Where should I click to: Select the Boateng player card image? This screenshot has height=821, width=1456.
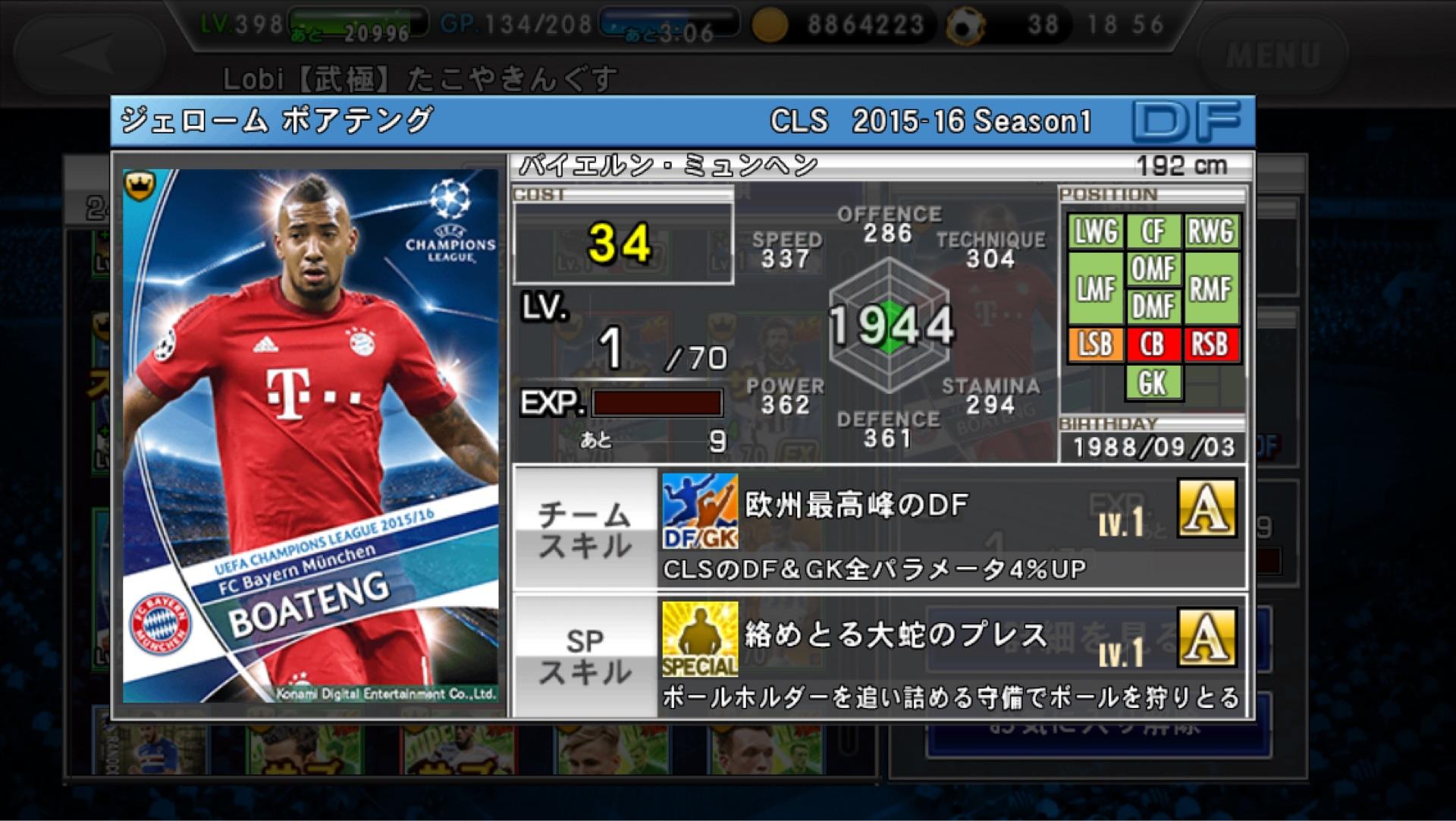click(x=311, y=436)
